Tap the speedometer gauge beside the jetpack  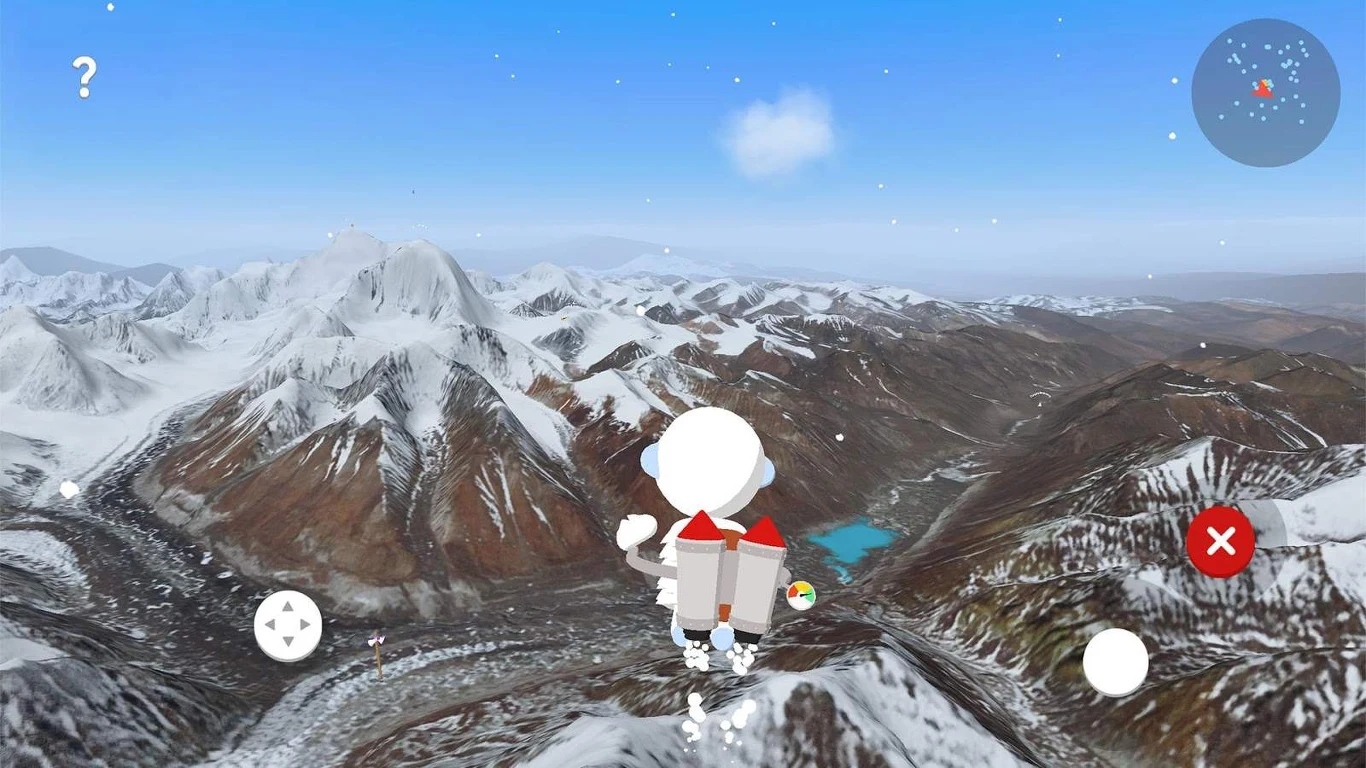click(801, 596)
